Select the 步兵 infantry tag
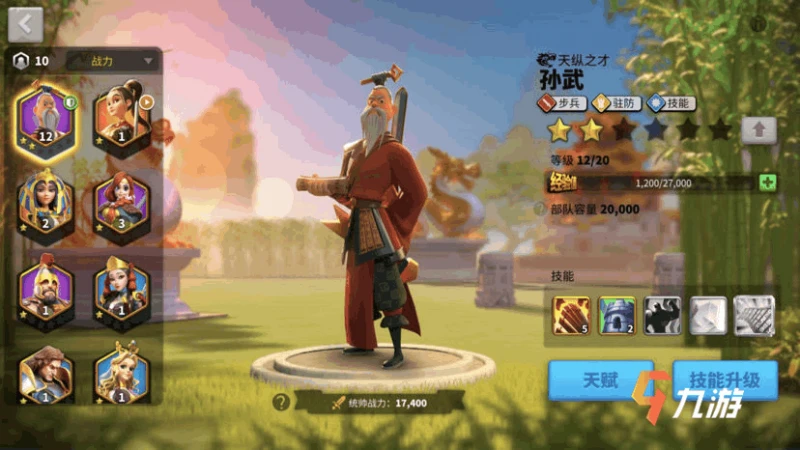 [561, 103]
